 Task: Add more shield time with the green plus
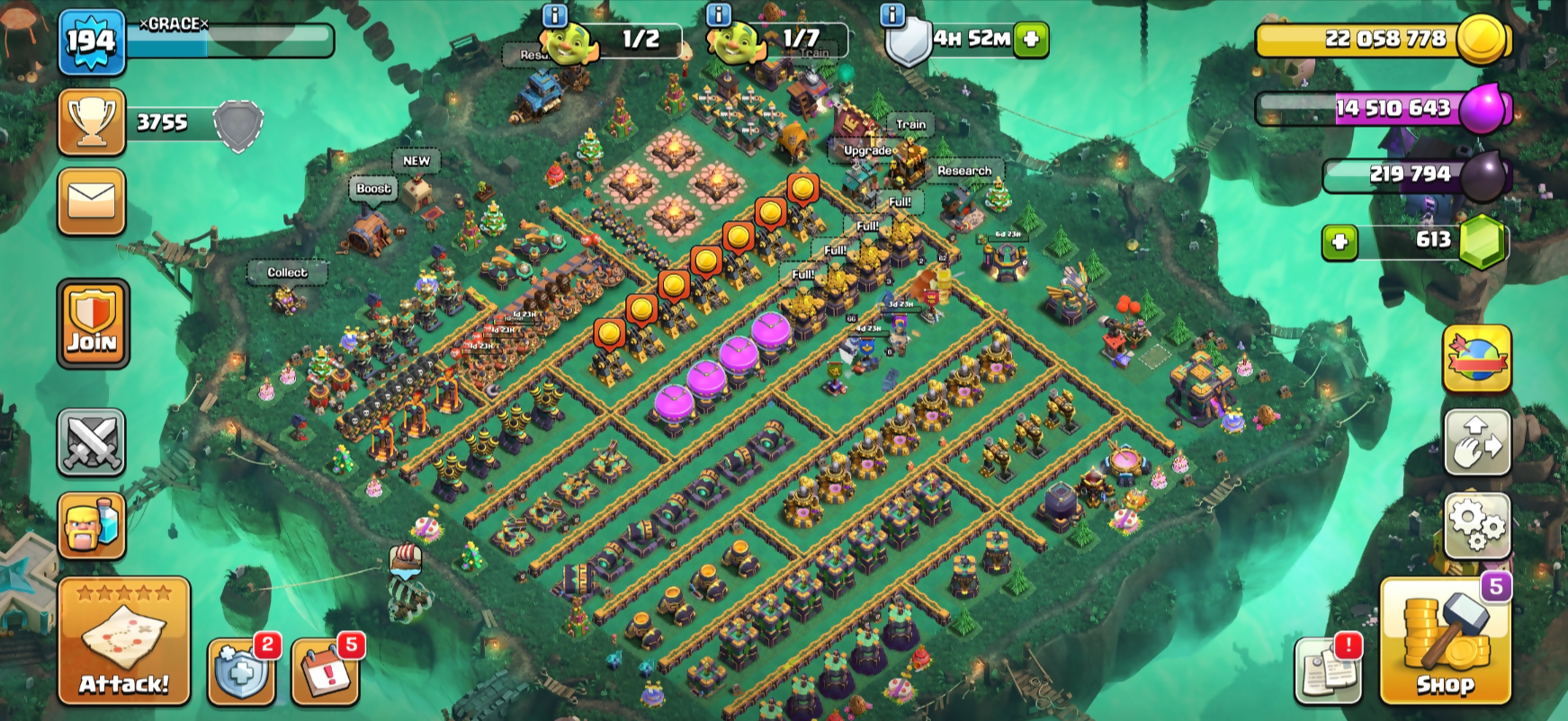coord(1031,40)
